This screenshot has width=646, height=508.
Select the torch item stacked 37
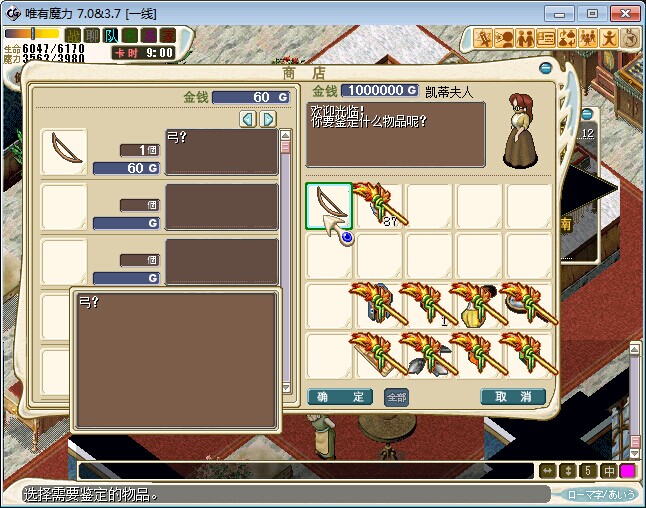pyautogui.click(x=379, y=206)
